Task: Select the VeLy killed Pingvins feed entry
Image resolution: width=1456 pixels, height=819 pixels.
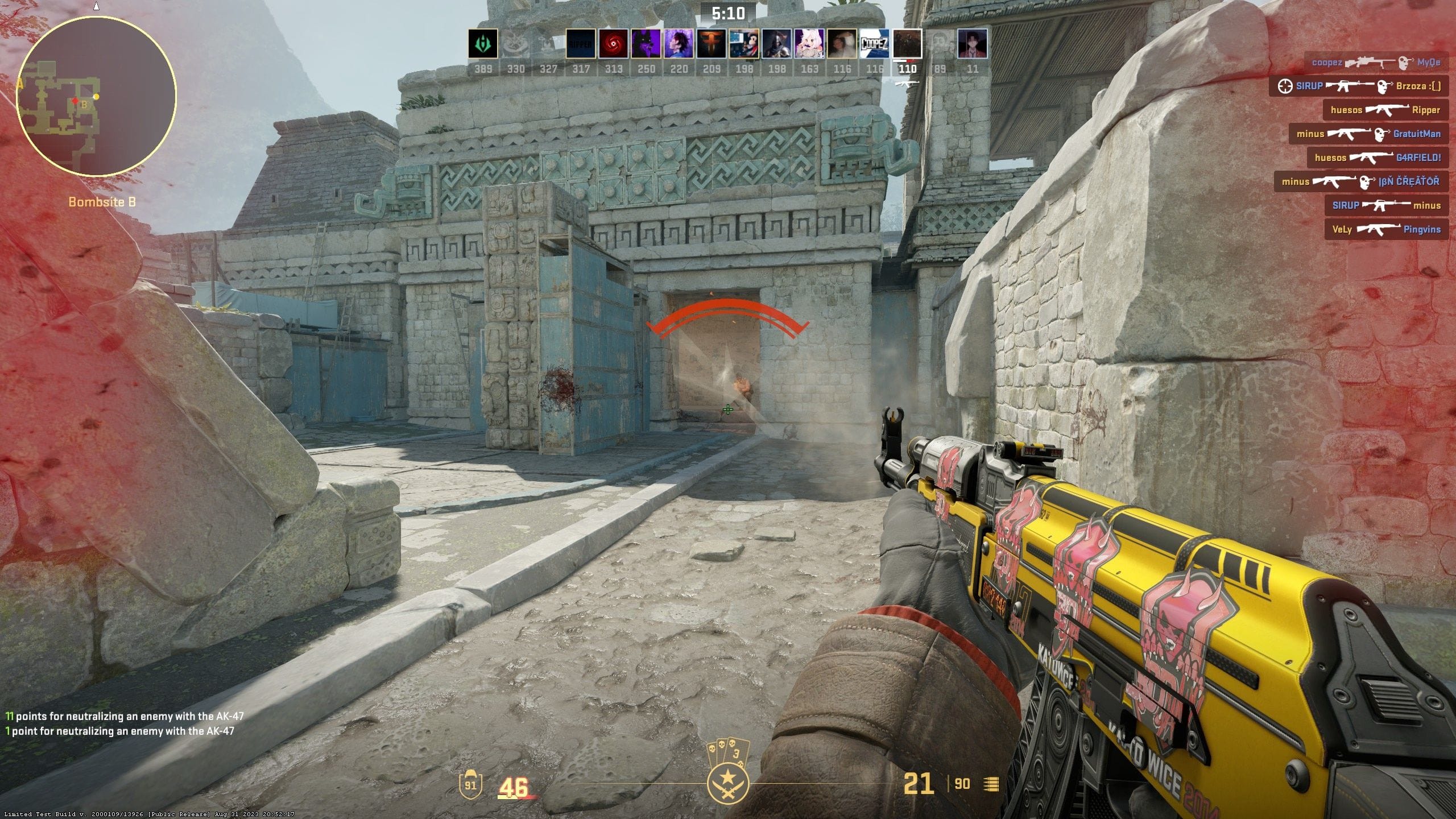Action: tap(1386, 229)
